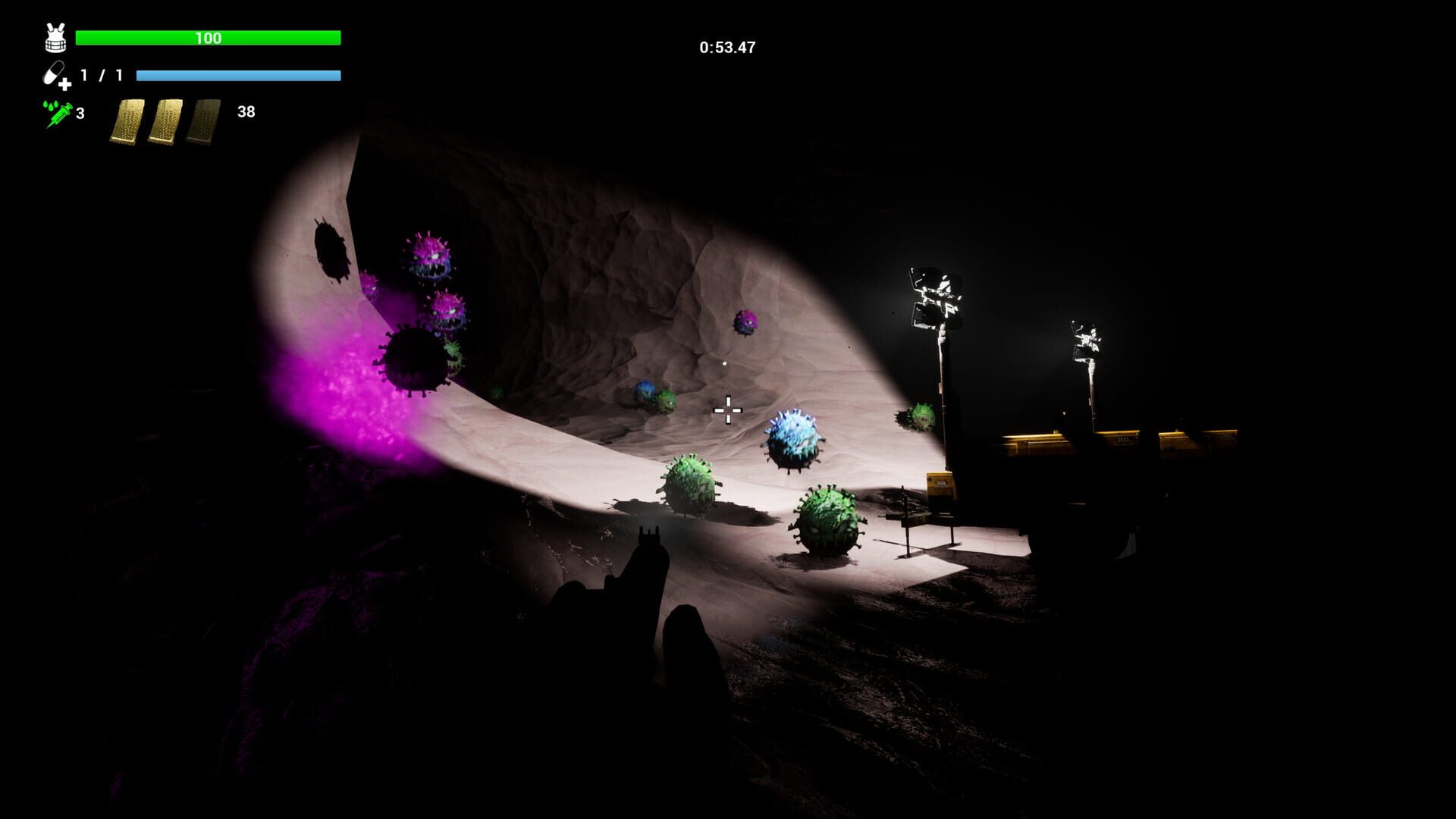Image resolution: width=1456 pixels, height=819 pixels.
Task: Select the second gold ammo magazine
Action: click(x=168, y=119)
